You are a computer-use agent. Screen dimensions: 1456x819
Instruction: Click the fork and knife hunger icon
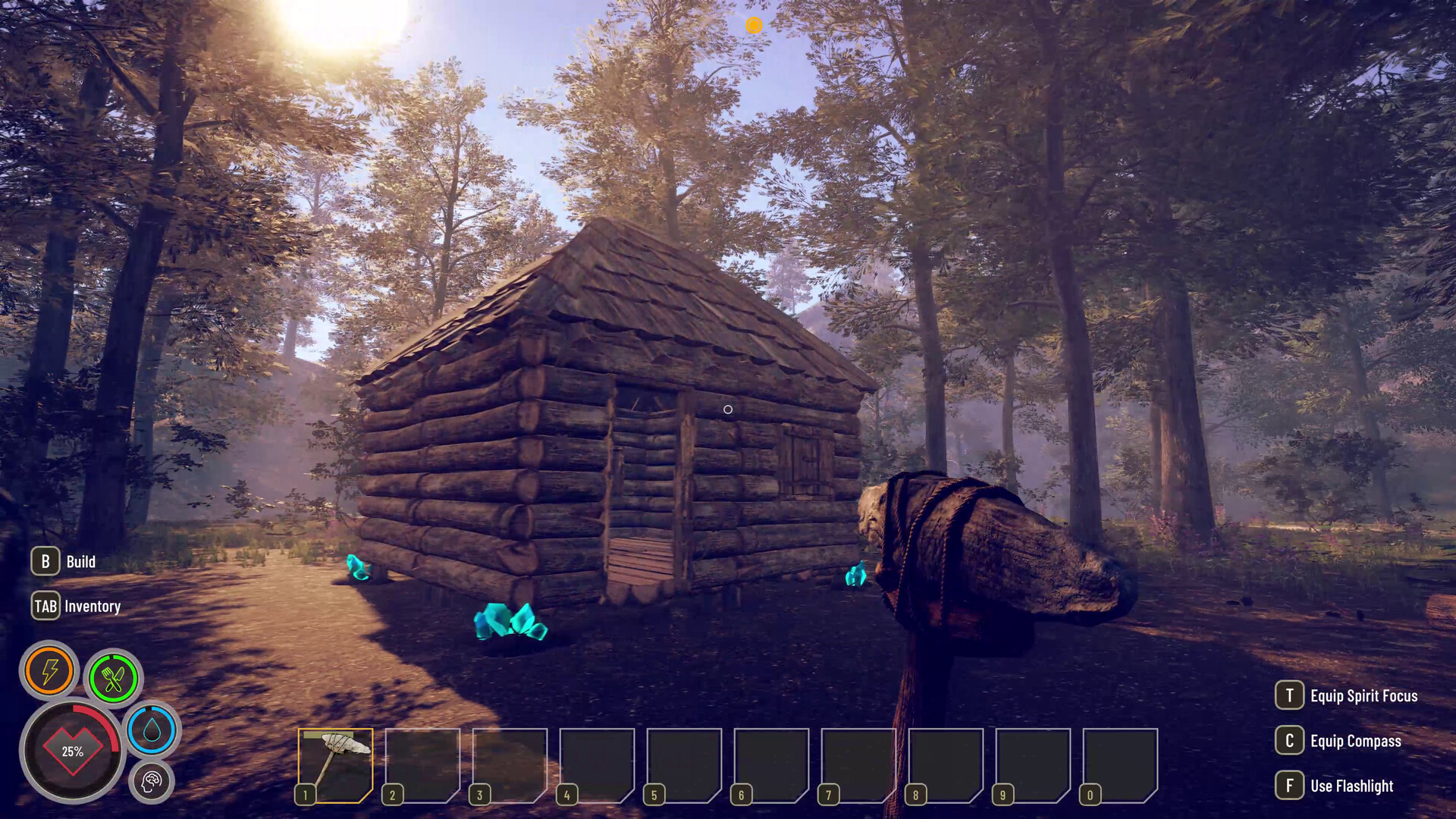click(x=112, y=677)
